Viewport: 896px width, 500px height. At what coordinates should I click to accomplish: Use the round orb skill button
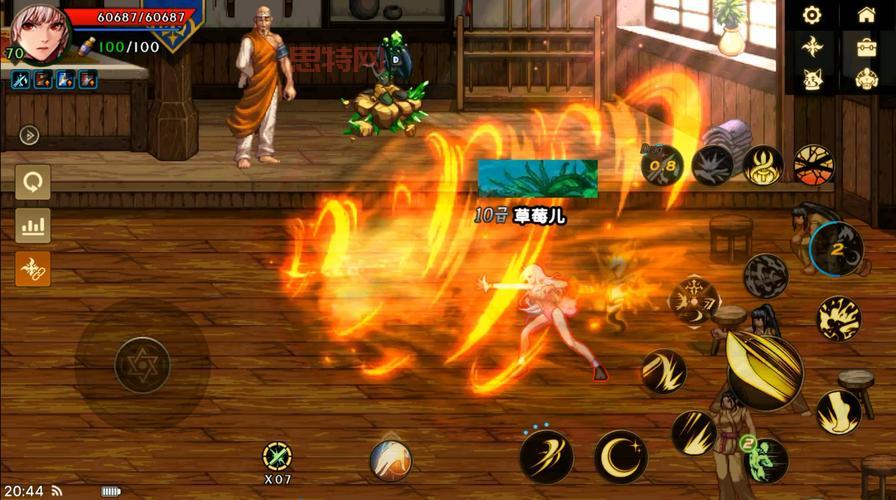point(391,459)
